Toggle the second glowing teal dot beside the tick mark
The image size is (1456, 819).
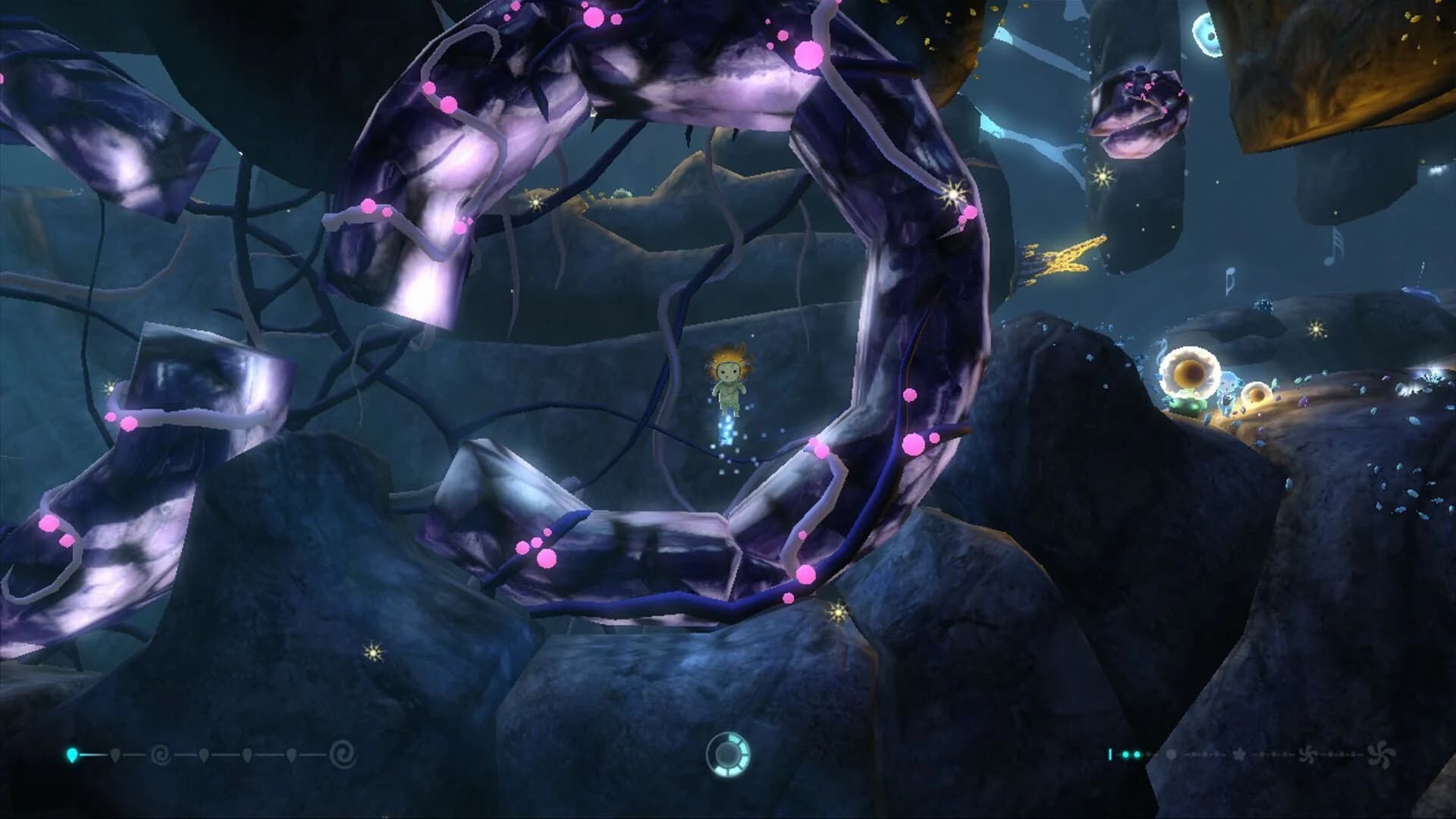(1137, 755)
